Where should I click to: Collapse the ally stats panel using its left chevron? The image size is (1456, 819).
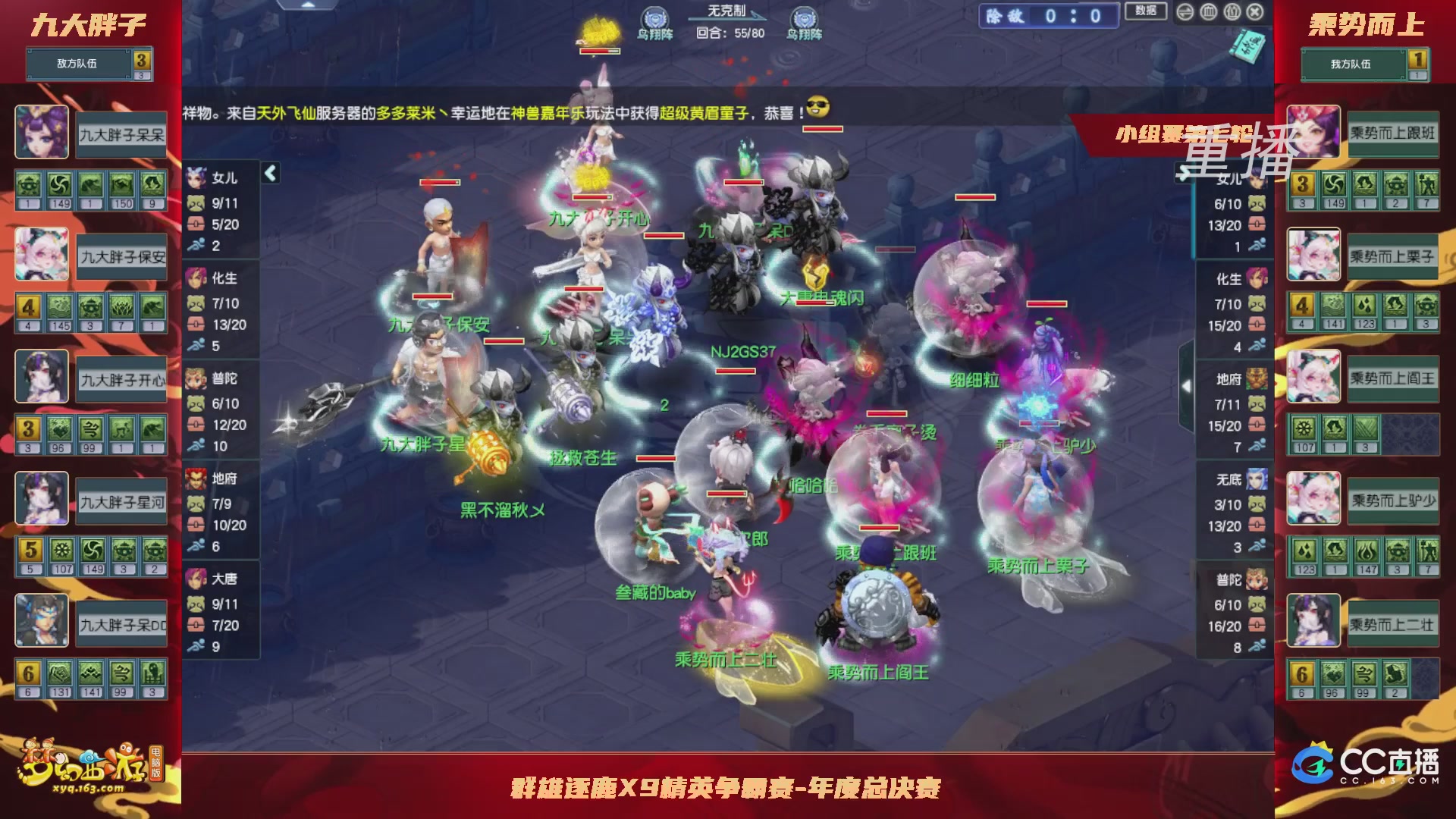(269, 173)
